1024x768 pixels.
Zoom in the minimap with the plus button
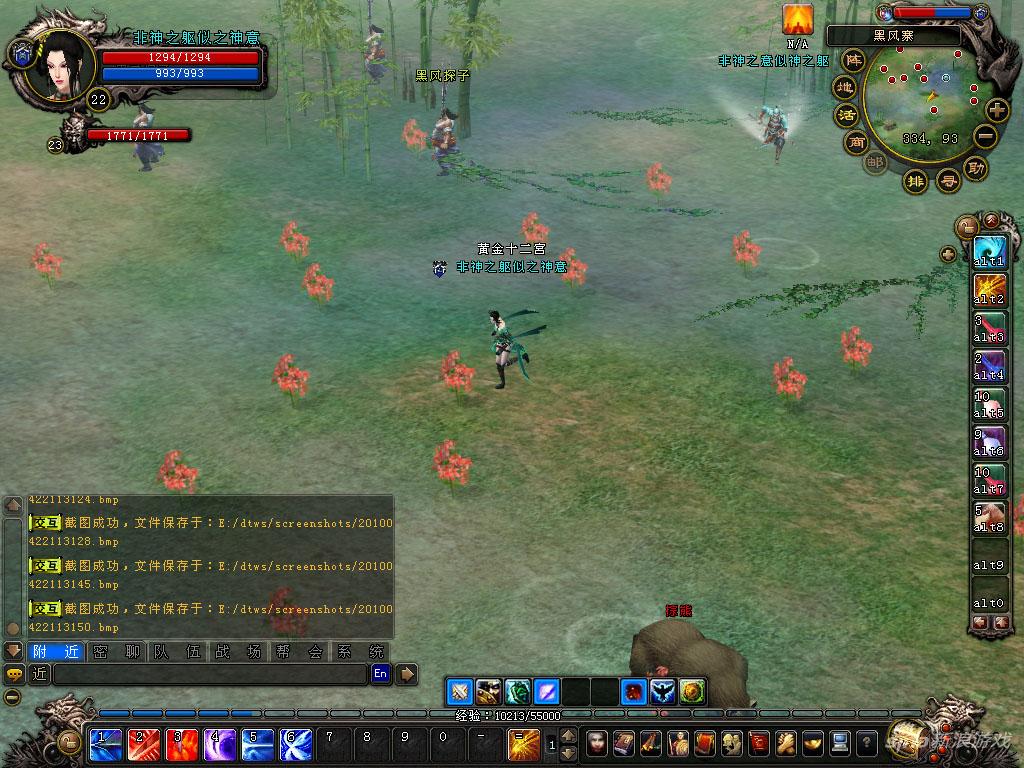click(x=997, y=109)
